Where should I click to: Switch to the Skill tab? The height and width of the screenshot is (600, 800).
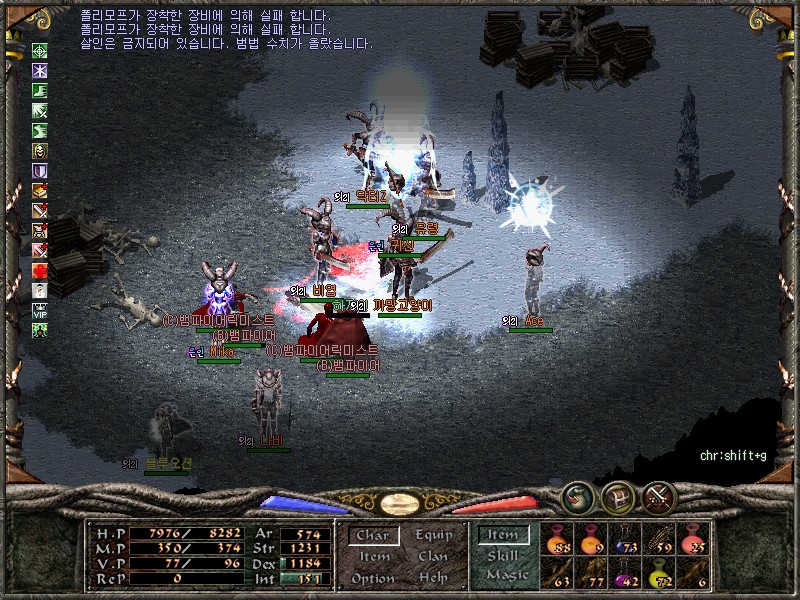503,556
